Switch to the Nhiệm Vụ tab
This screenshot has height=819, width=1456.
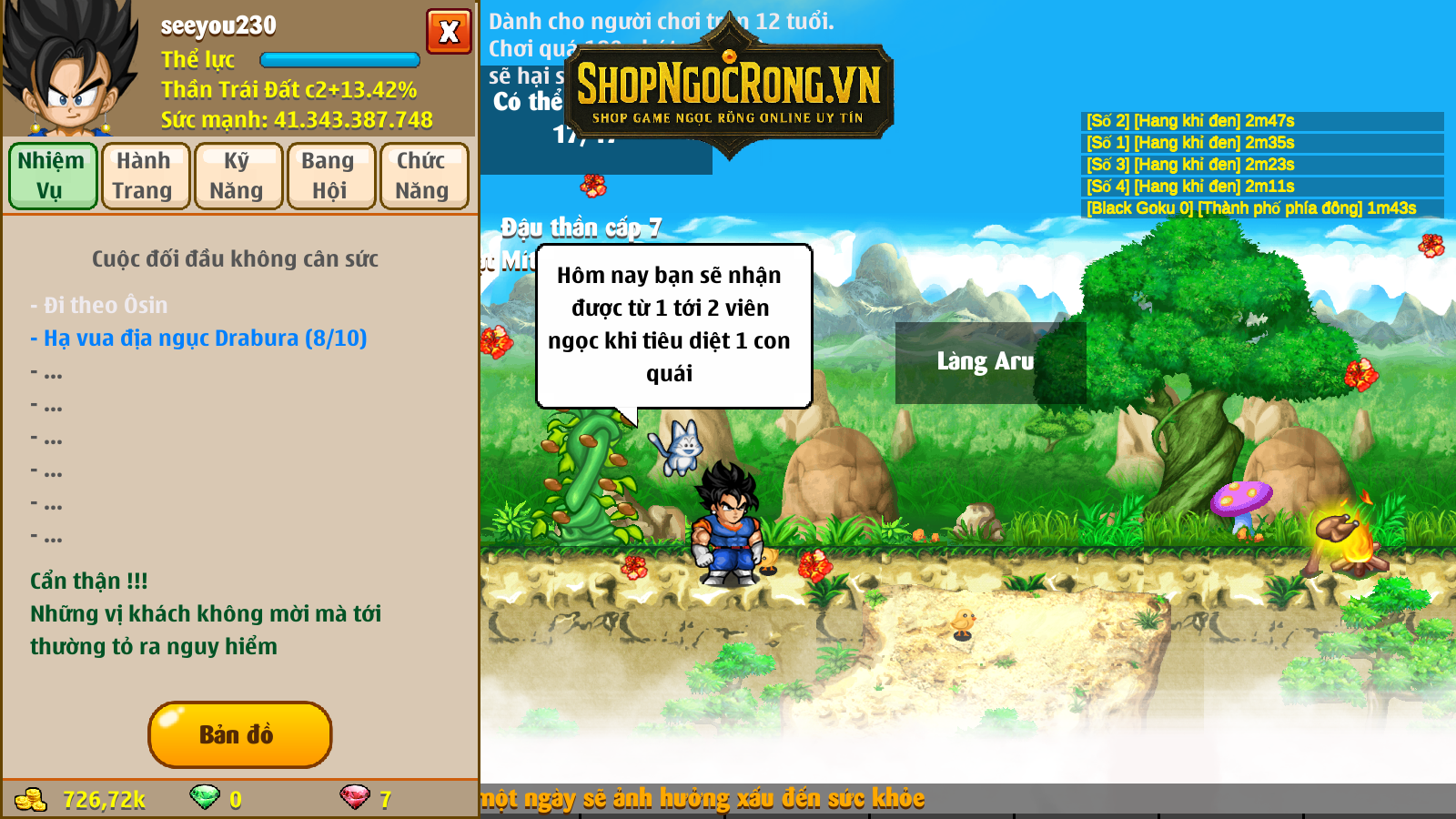(x=53, y=176)
